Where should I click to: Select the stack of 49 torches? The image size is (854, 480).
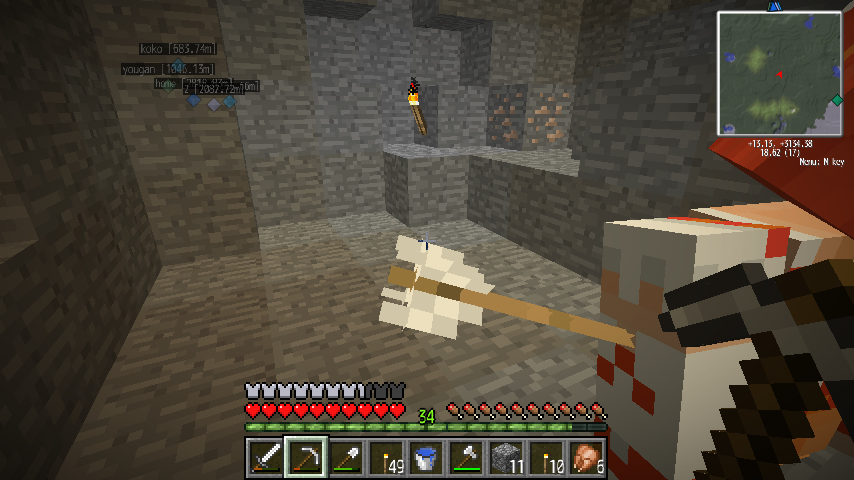386,458
